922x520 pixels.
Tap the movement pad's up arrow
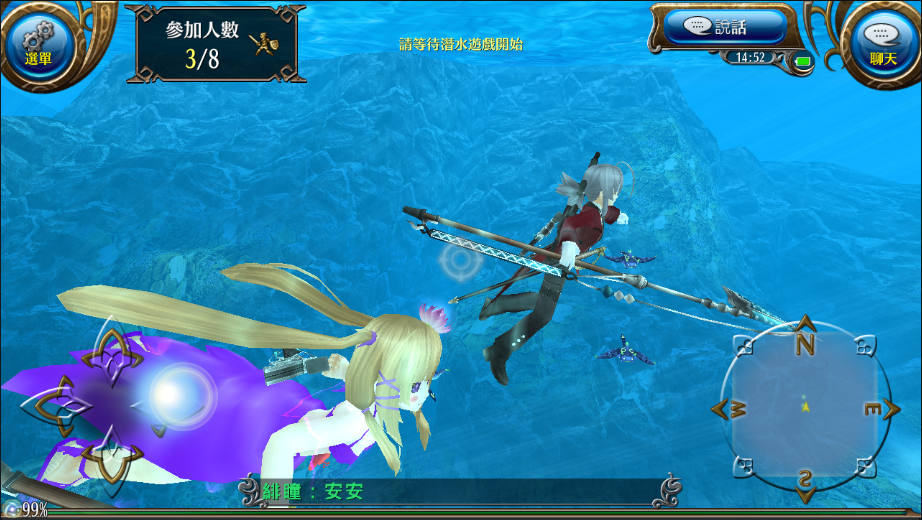112,352
